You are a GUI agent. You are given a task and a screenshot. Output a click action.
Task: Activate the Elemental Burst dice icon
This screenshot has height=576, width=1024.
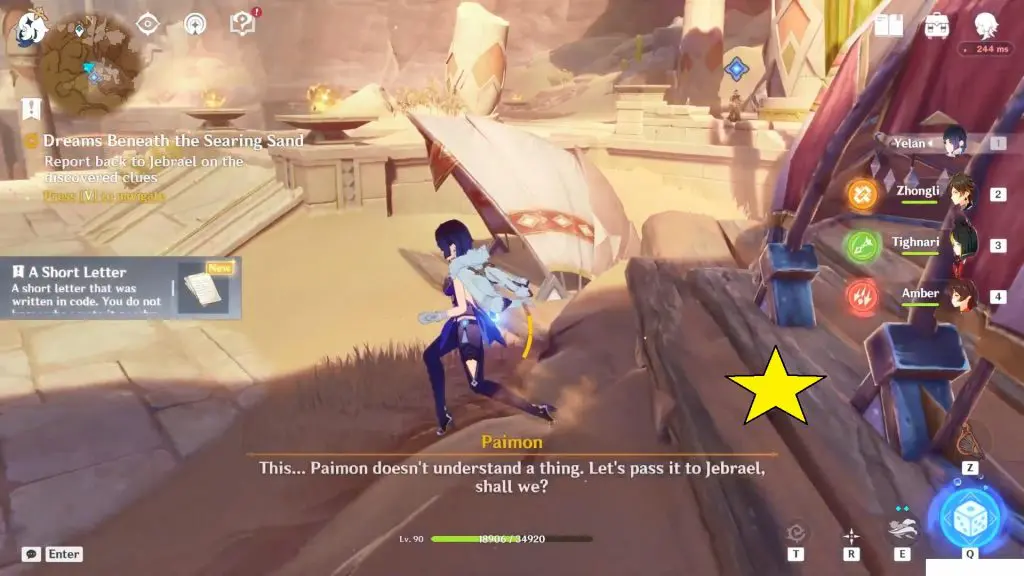click(x=969, y=517)
